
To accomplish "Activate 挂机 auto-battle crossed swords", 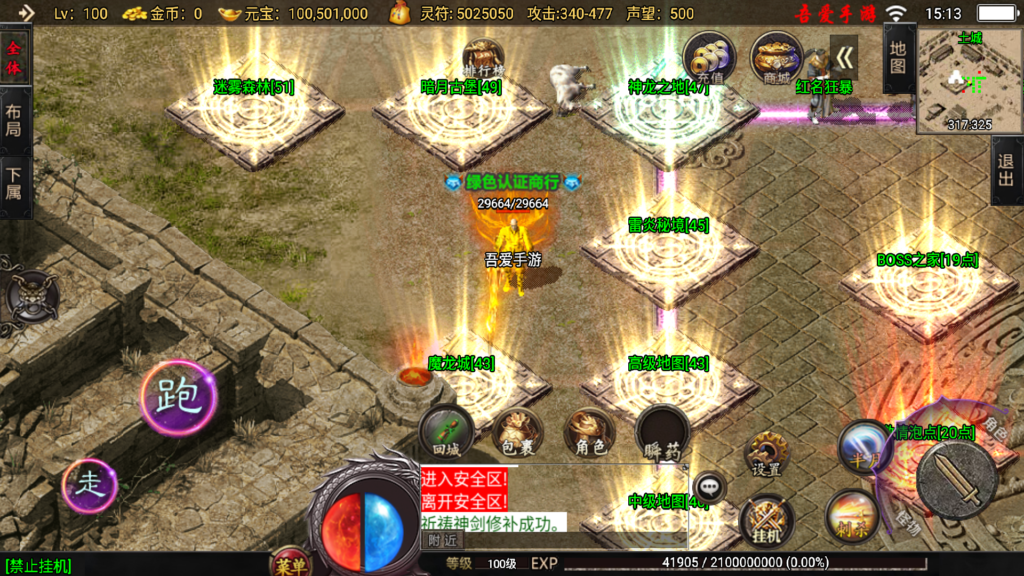I will pos(766,521).
